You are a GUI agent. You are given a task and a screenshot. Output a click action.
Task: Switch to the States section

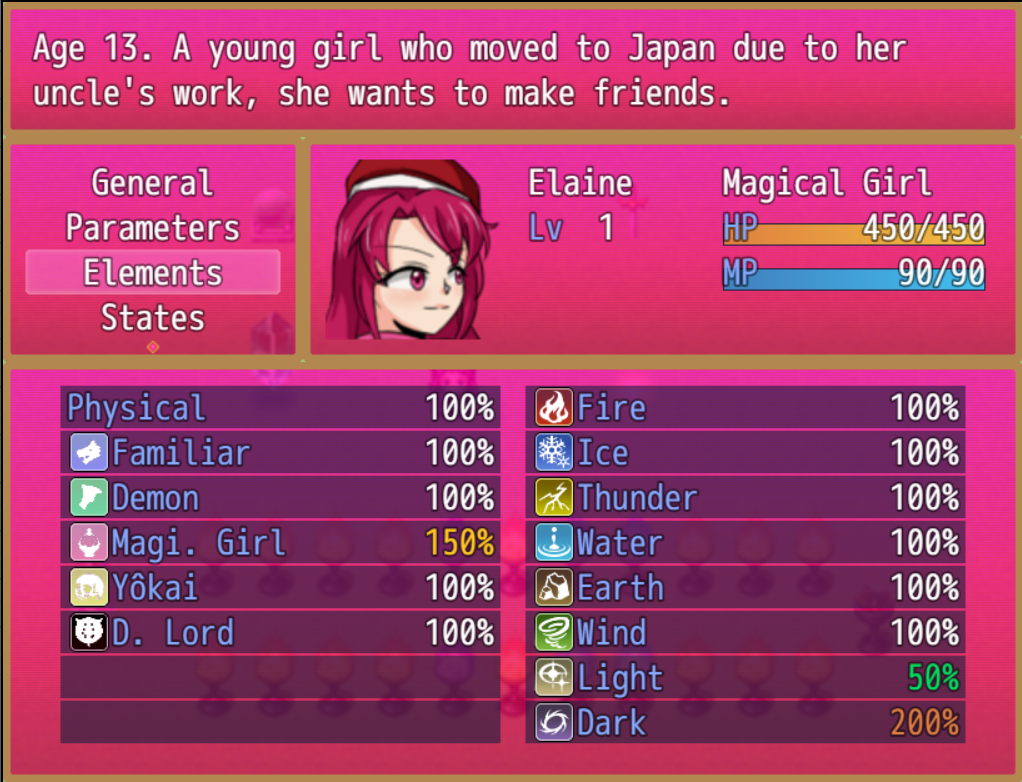tap(152, 318)
